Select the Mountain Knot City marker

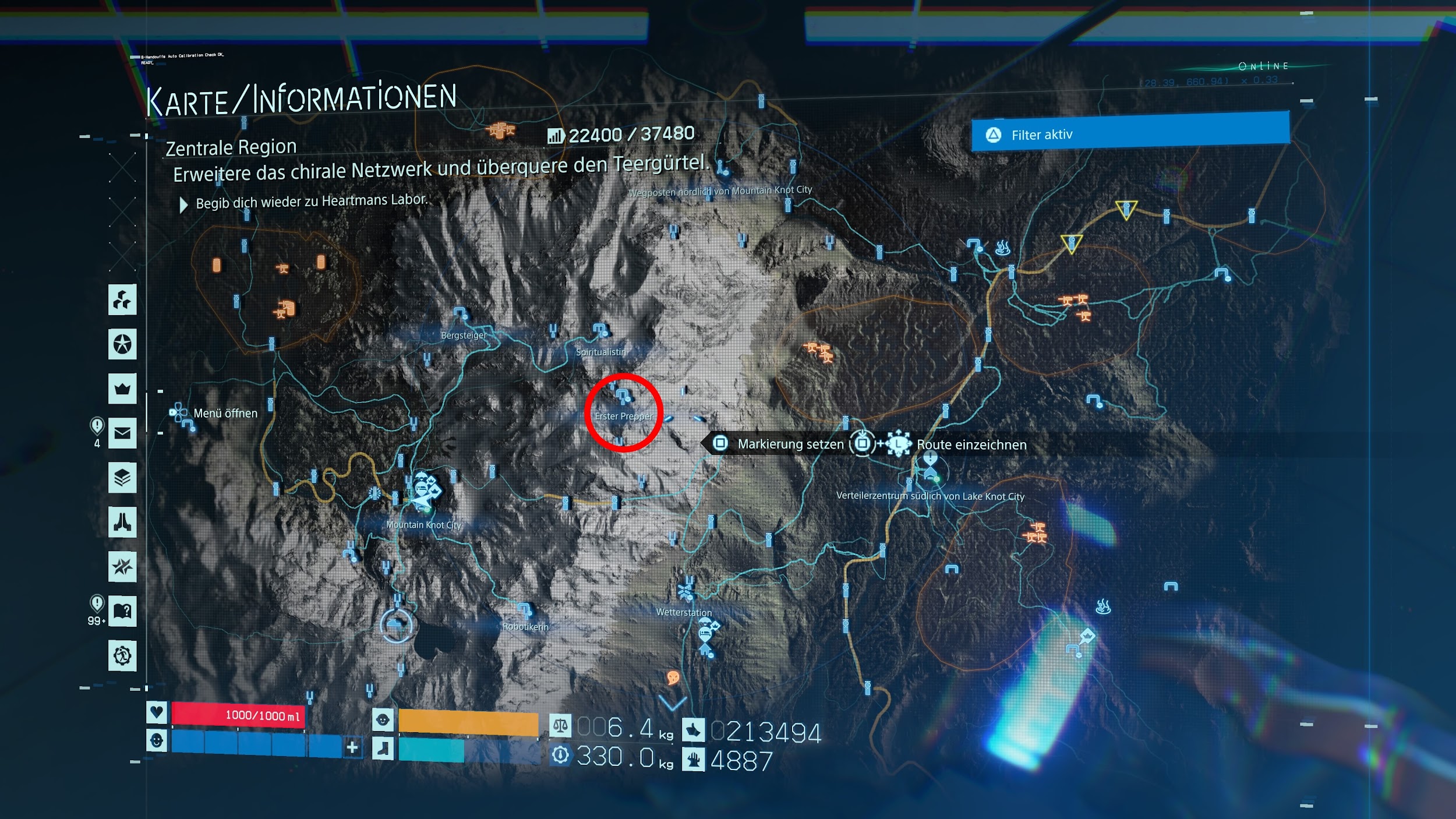coord(424,492)
